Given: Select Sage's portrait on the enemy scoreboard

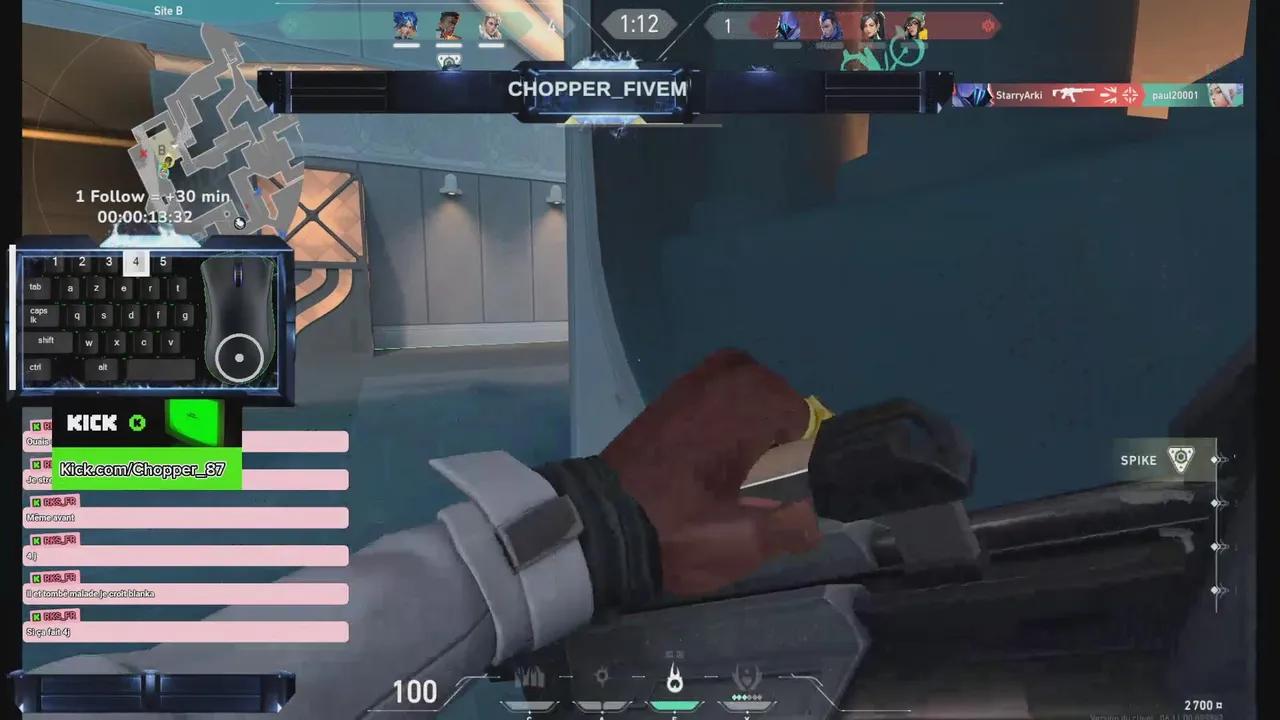Looking at the screenshot, I should pyautogui.click(x=872, y=26).
